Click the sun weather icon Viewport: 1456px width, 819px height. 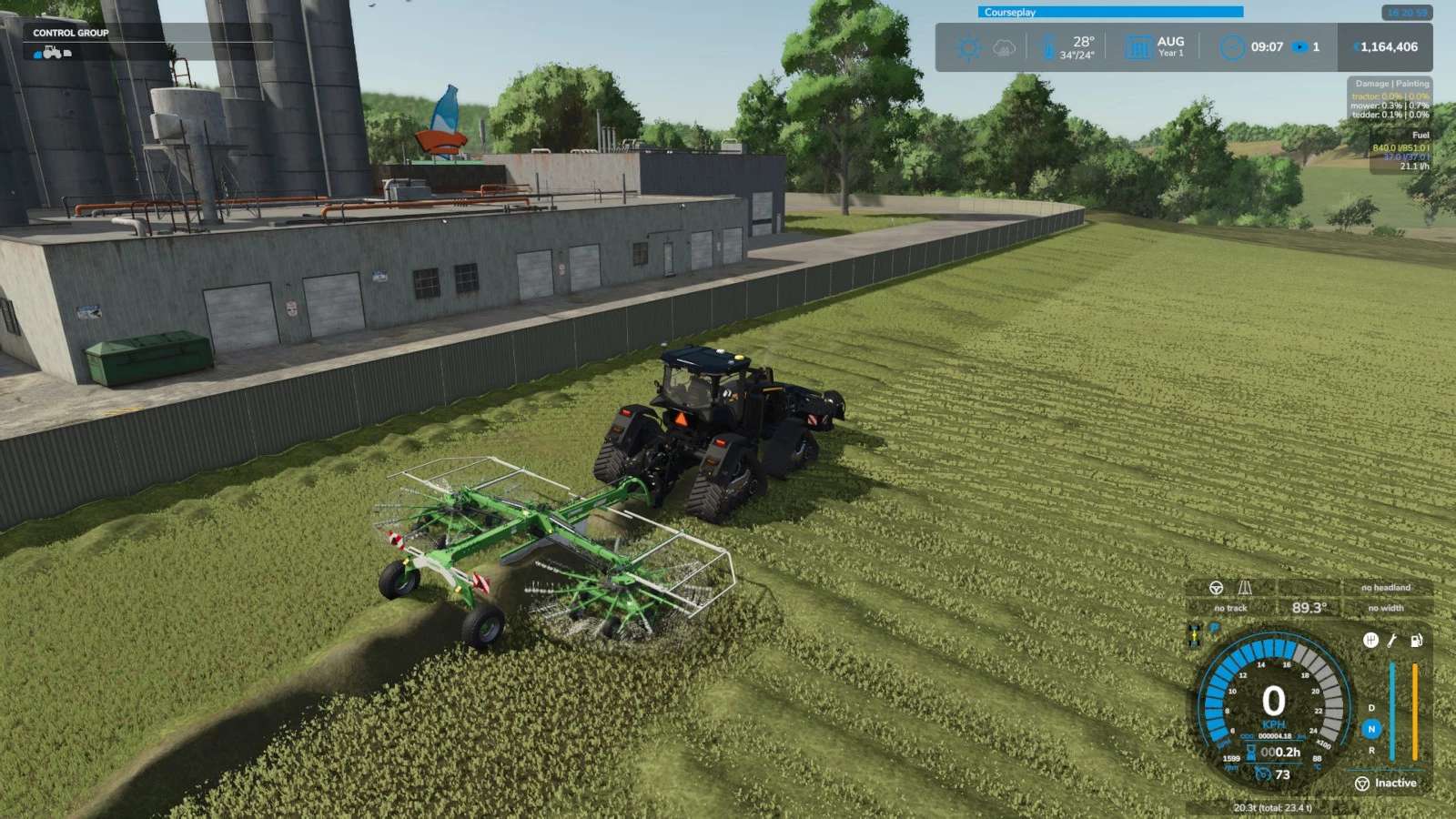969,47
